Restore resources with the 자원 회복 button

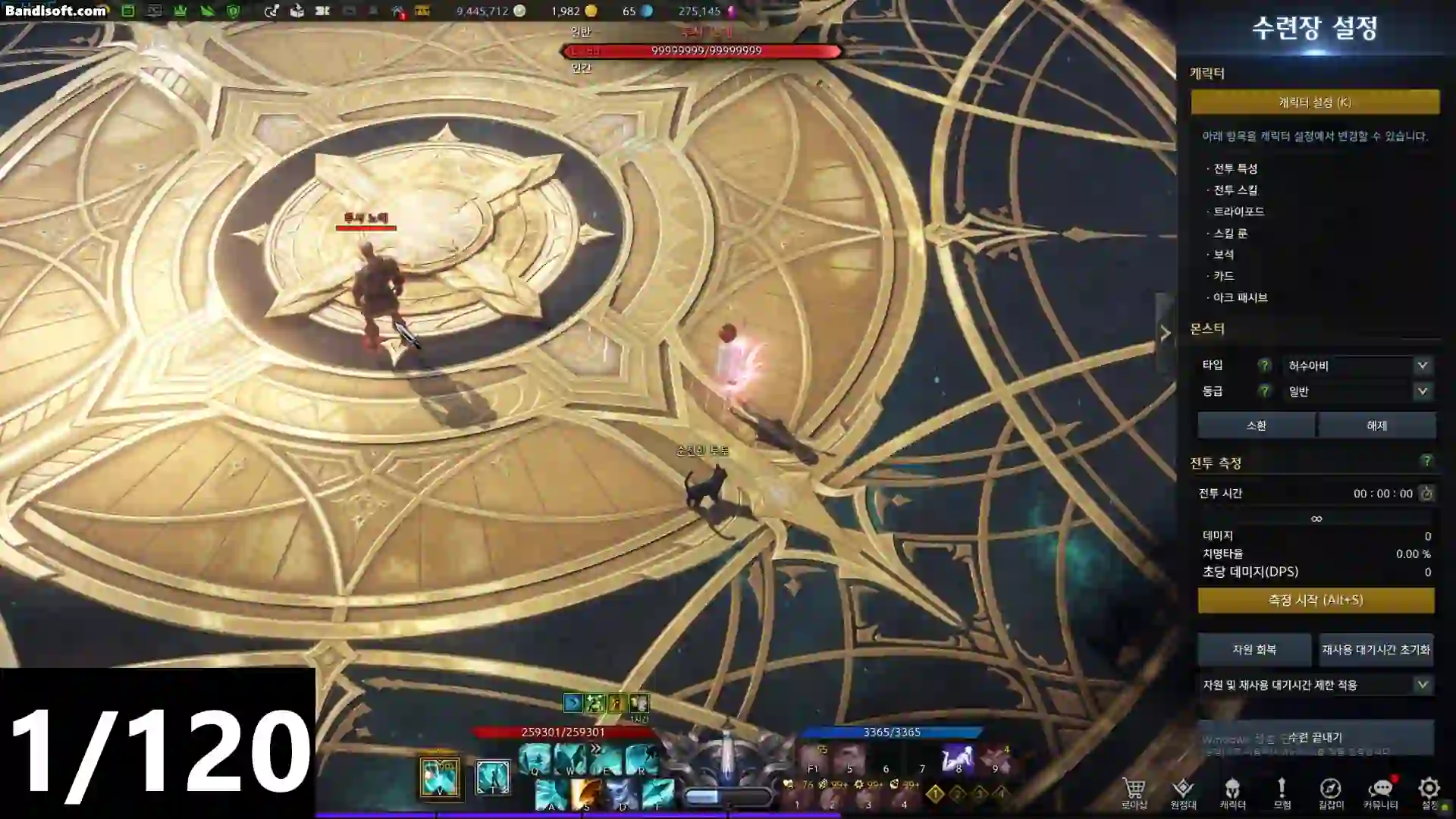click(x=1254, y=650)
